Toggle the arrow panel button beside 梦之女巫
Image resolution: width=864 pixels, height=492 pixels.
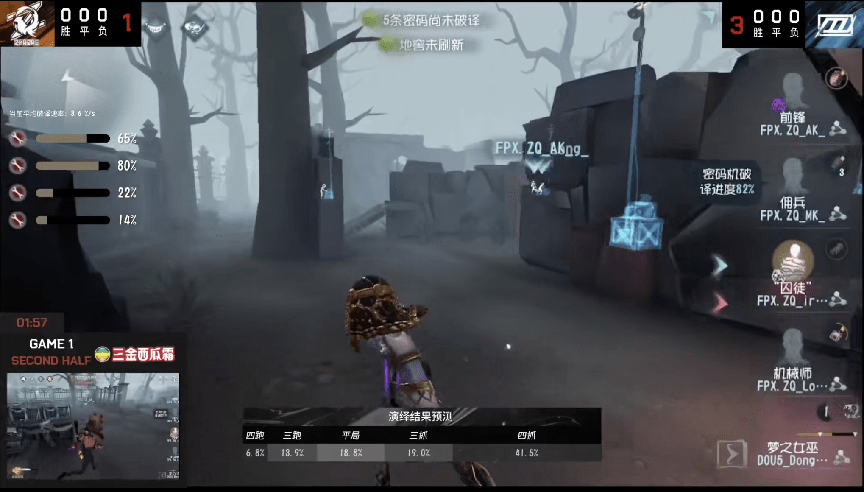(735, 454)
